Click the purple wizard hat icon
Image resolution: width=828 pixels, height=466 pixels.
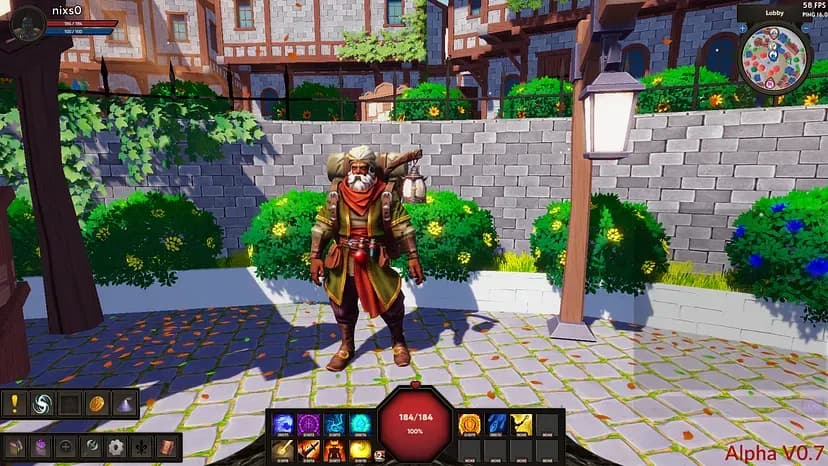pos(125,404)
